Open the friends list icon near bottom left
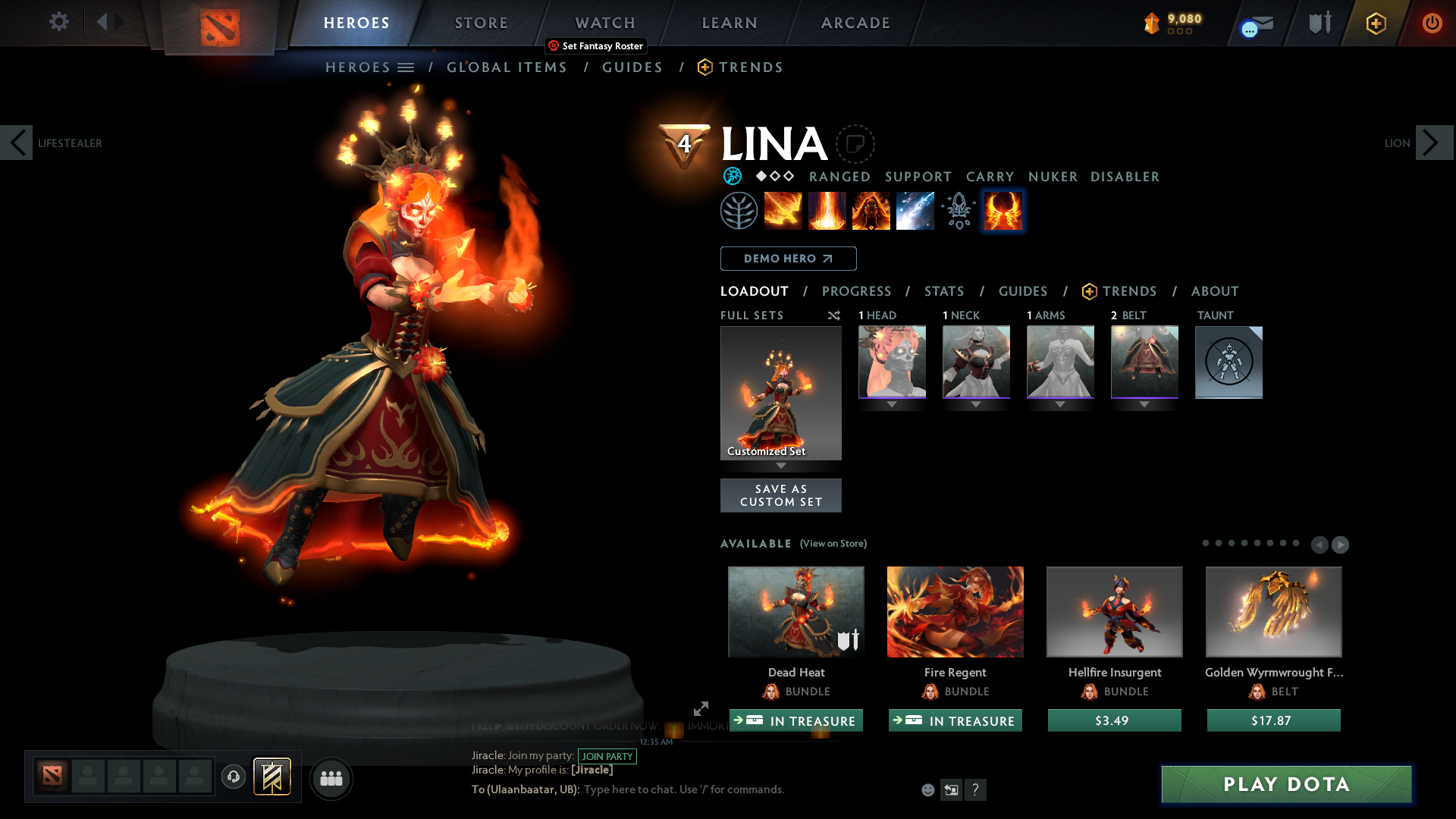 [x=331, y=778]
